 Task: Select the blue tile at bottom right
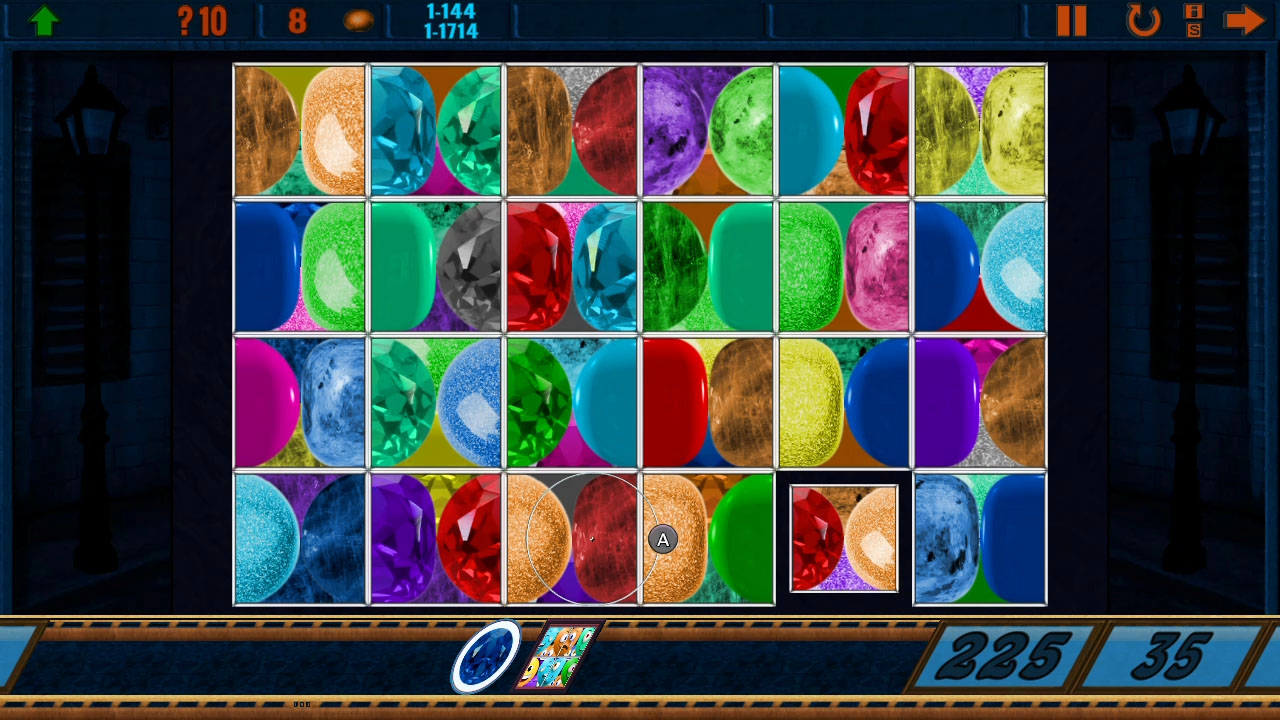[979, 537]
